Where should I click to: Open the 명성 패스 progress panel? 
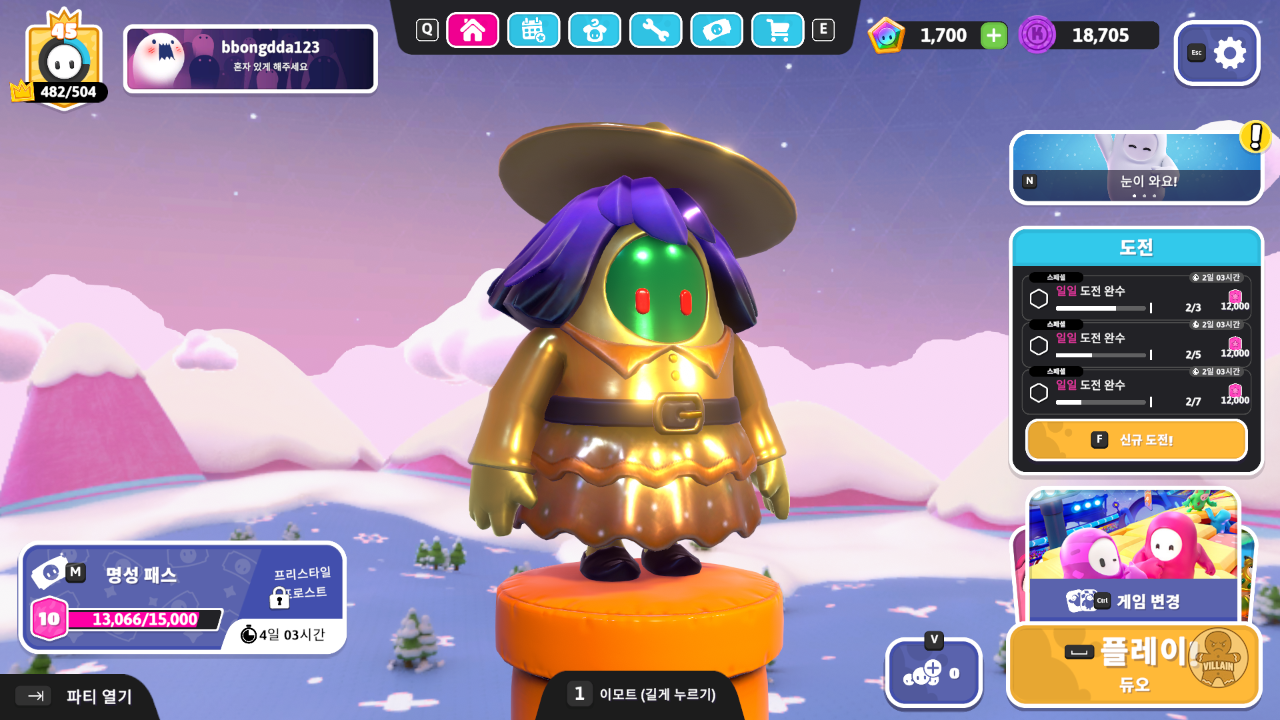pos(182,597)
